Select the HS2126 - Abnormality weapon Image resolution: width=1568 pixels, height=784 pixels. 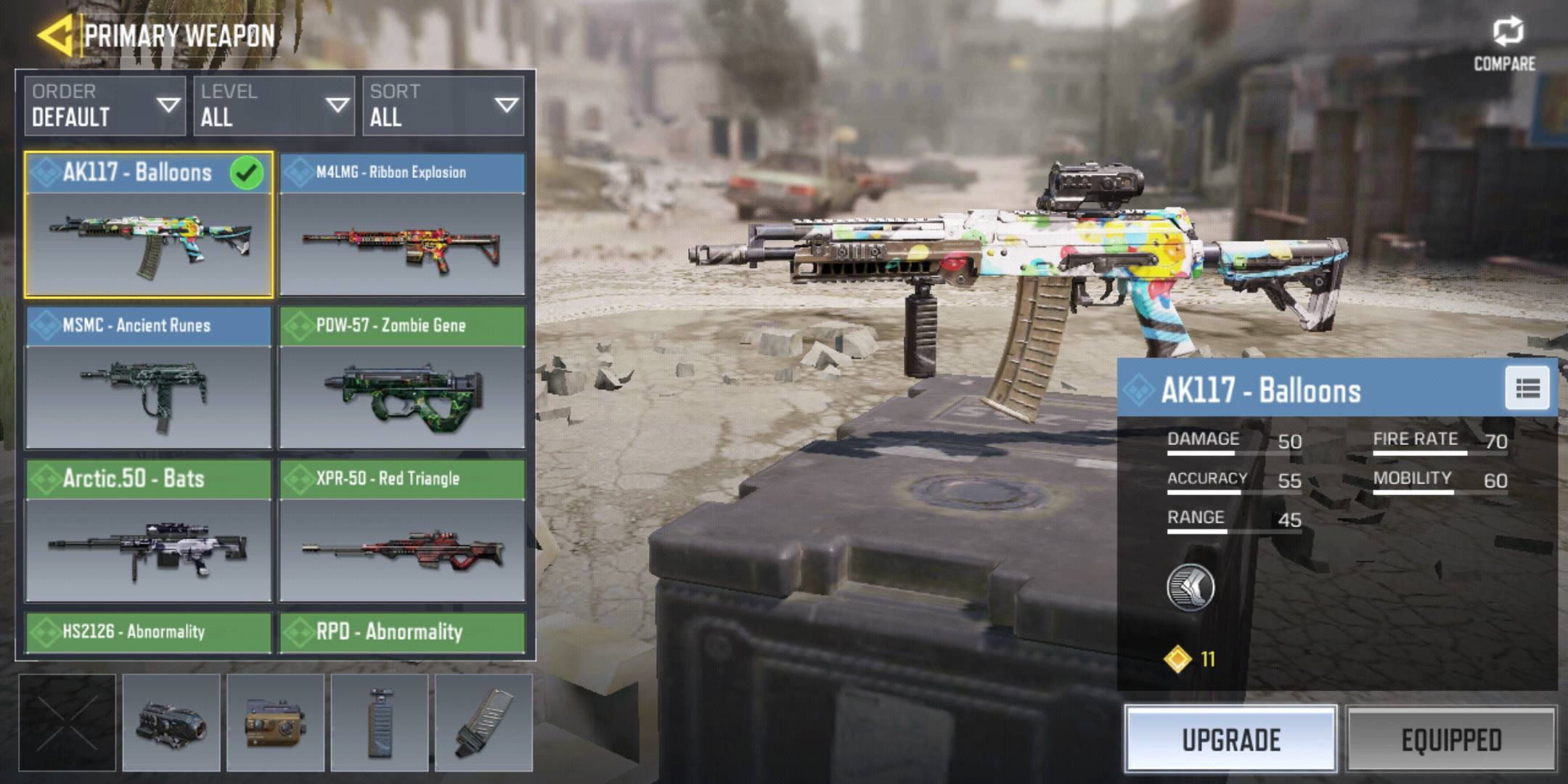pos(149,632)
